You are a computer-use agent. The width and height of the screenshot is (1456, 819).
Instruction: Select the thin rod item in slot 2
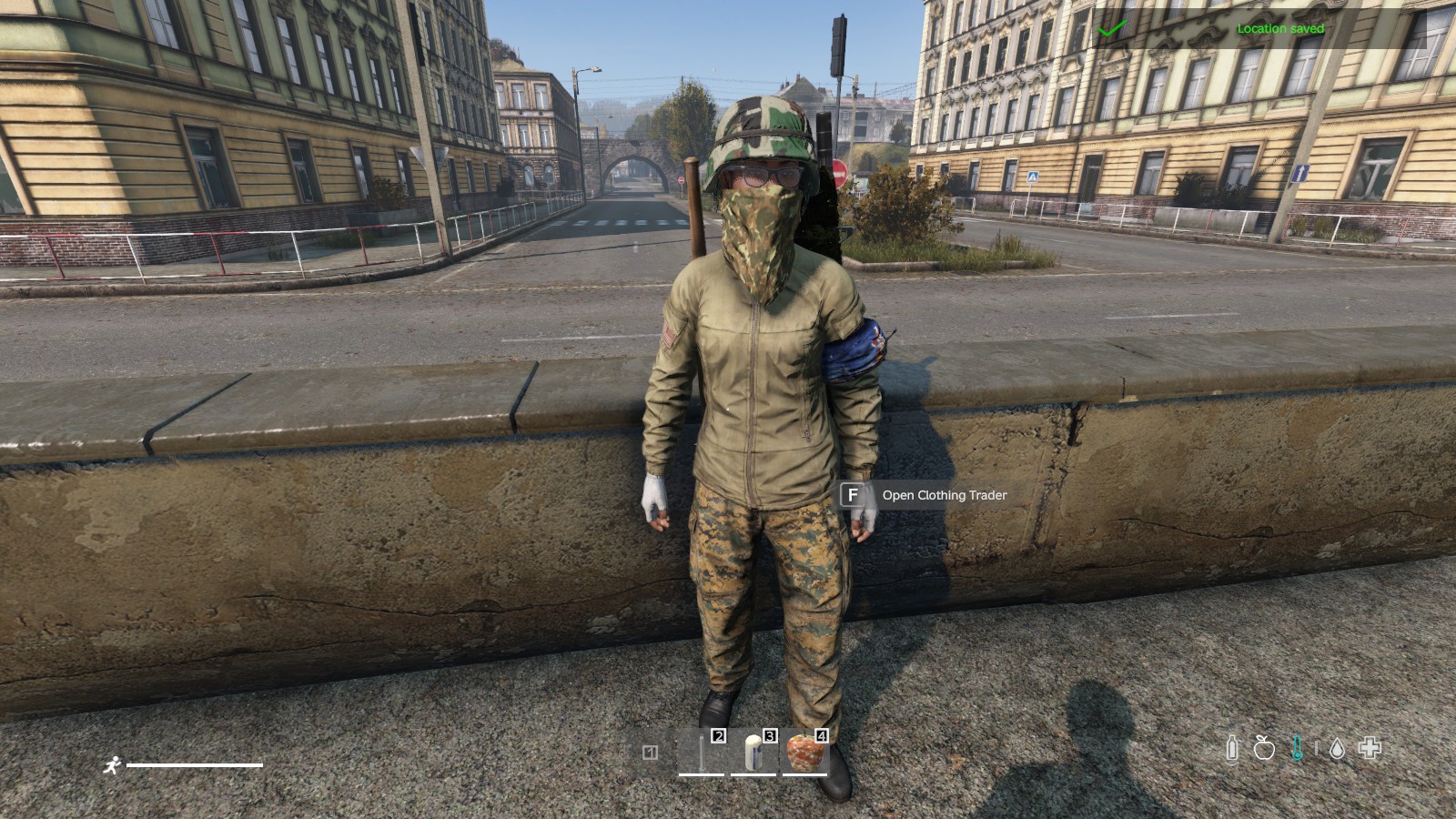coord(702,753)
